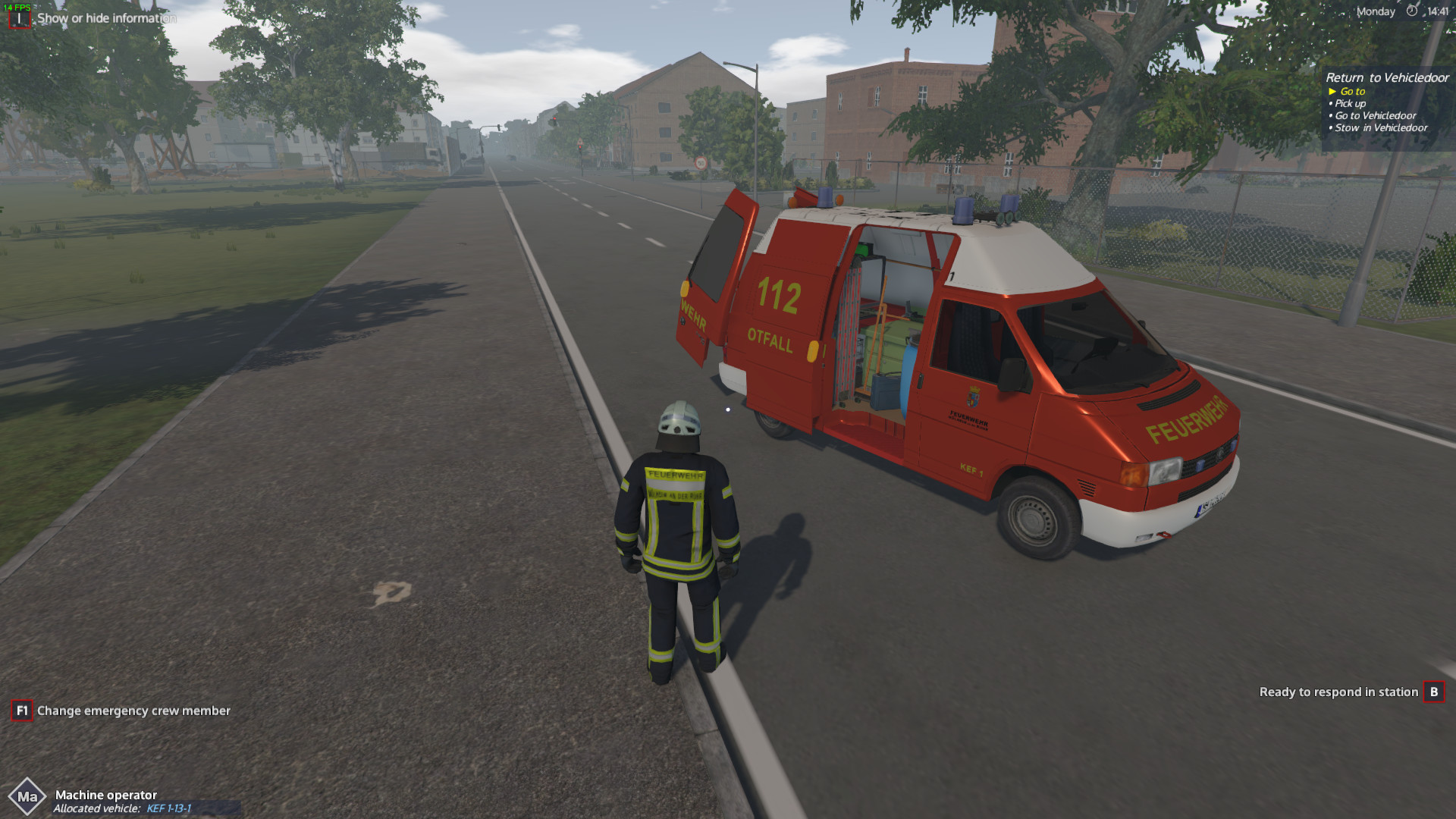Click Change emergency crew member
Screen dimensions: 1456x819
click(x=133, y=711)
